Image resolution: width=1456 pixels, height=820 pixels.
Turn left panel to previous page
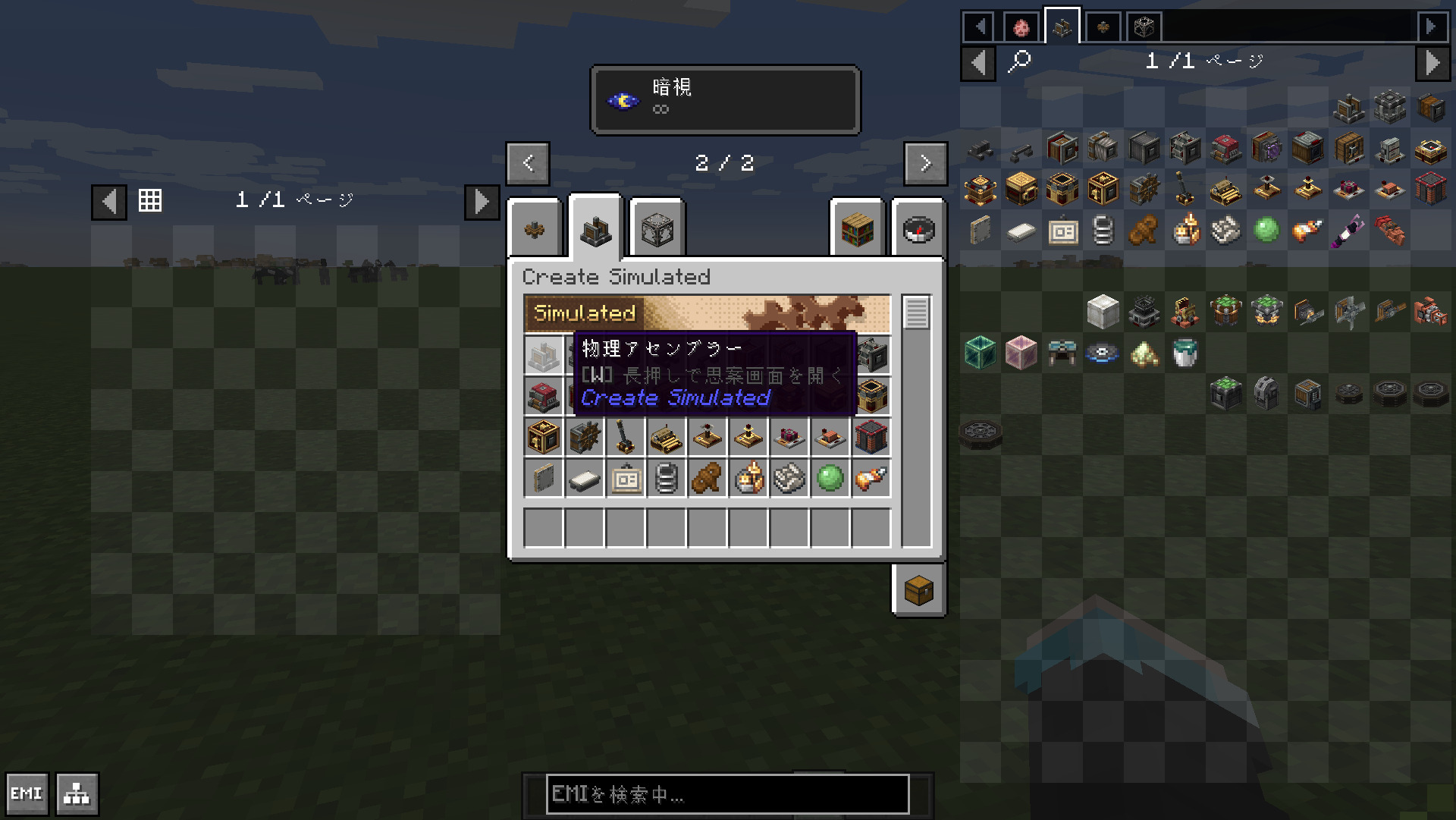tap(109, 202)
